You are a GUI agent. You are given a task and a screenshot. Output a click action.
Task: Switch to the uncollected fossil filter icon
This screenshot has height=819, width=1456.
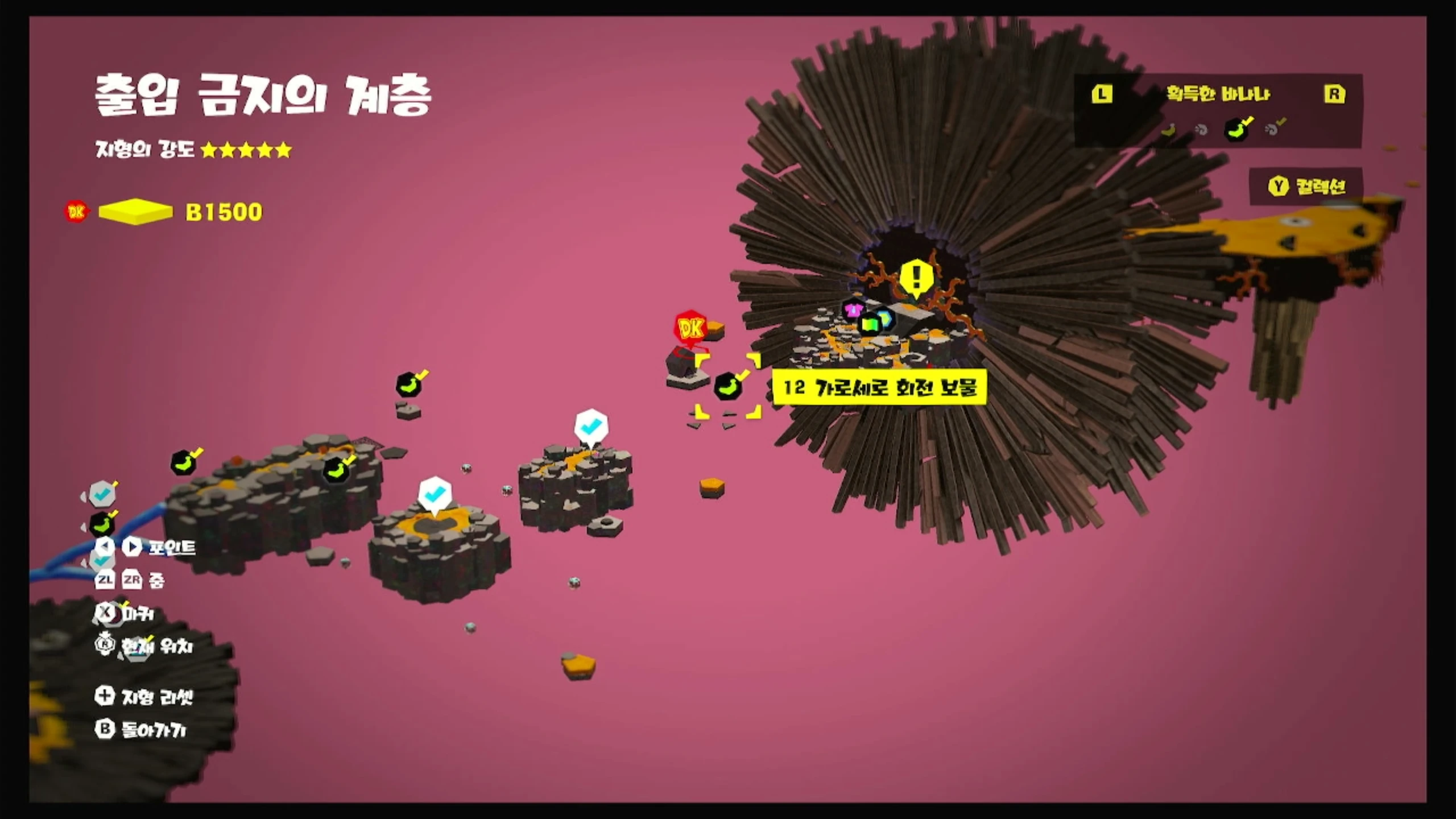[x=1201, y=130]
